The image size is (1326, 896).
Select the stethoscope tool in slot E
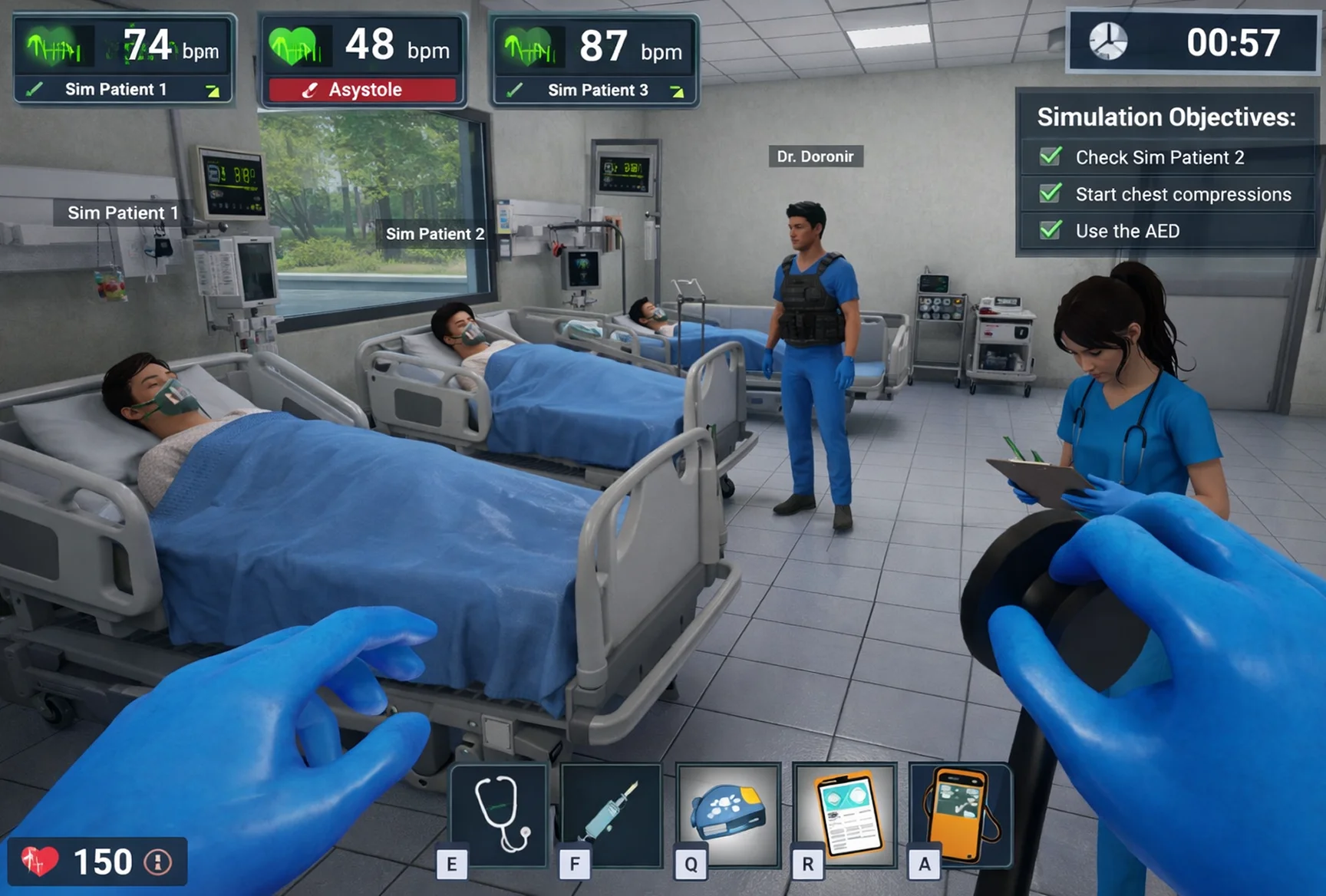[x=498, y=815]
